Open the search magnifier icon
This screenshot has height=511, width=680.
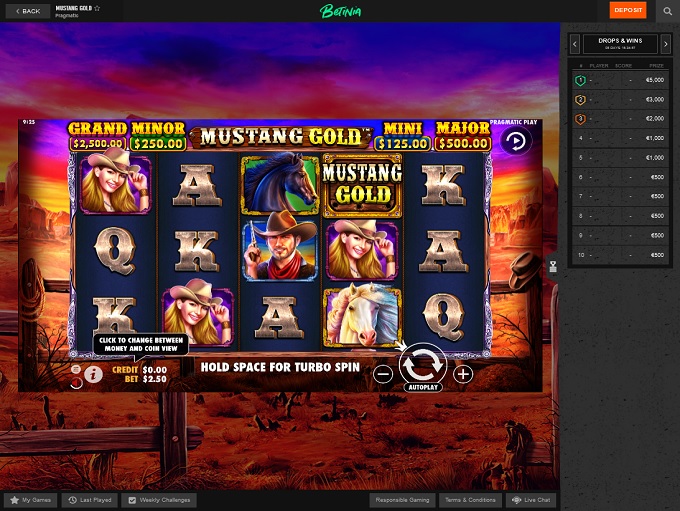point(668,11)
